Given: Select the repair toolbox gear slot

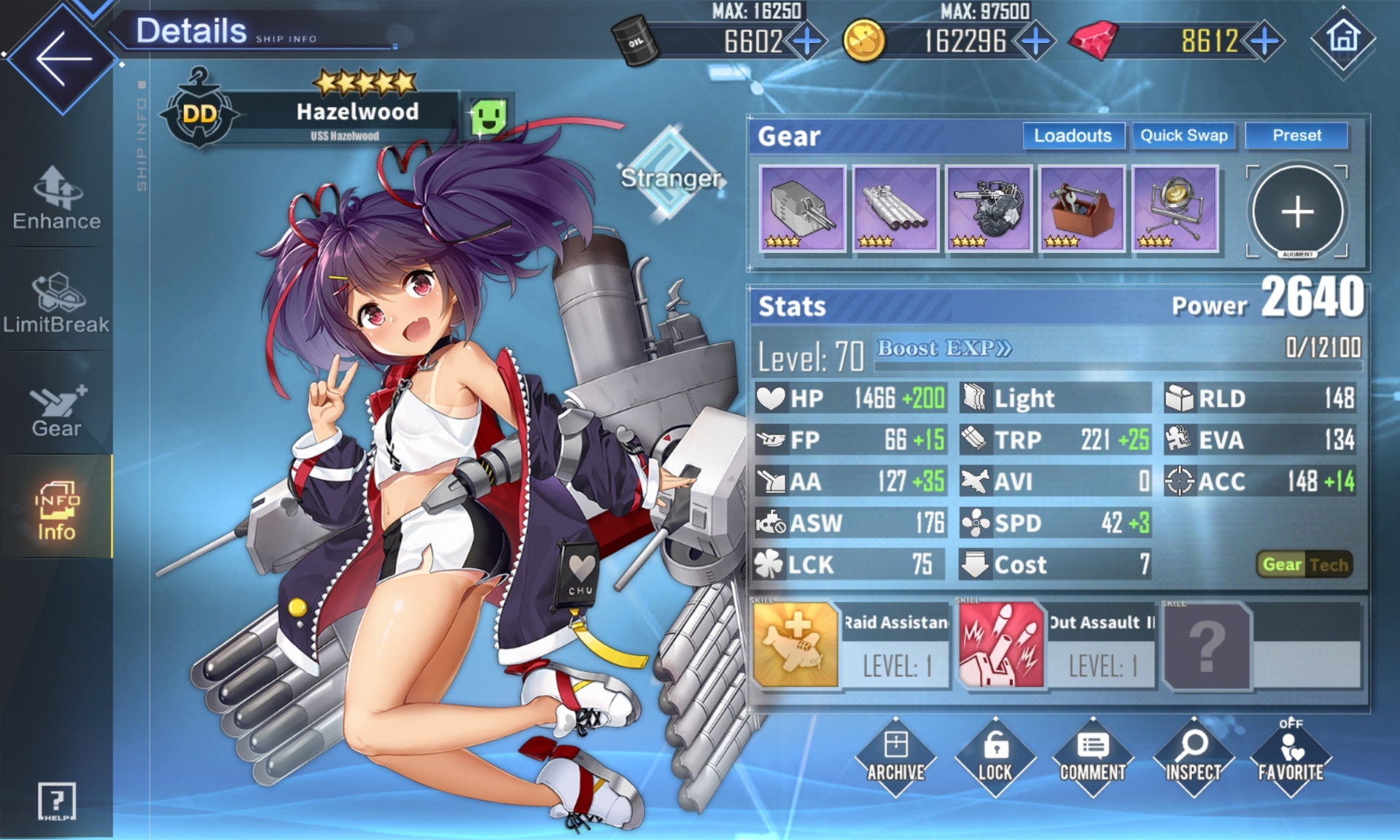Looking at the screenshot, I should tap(1081, 209).
